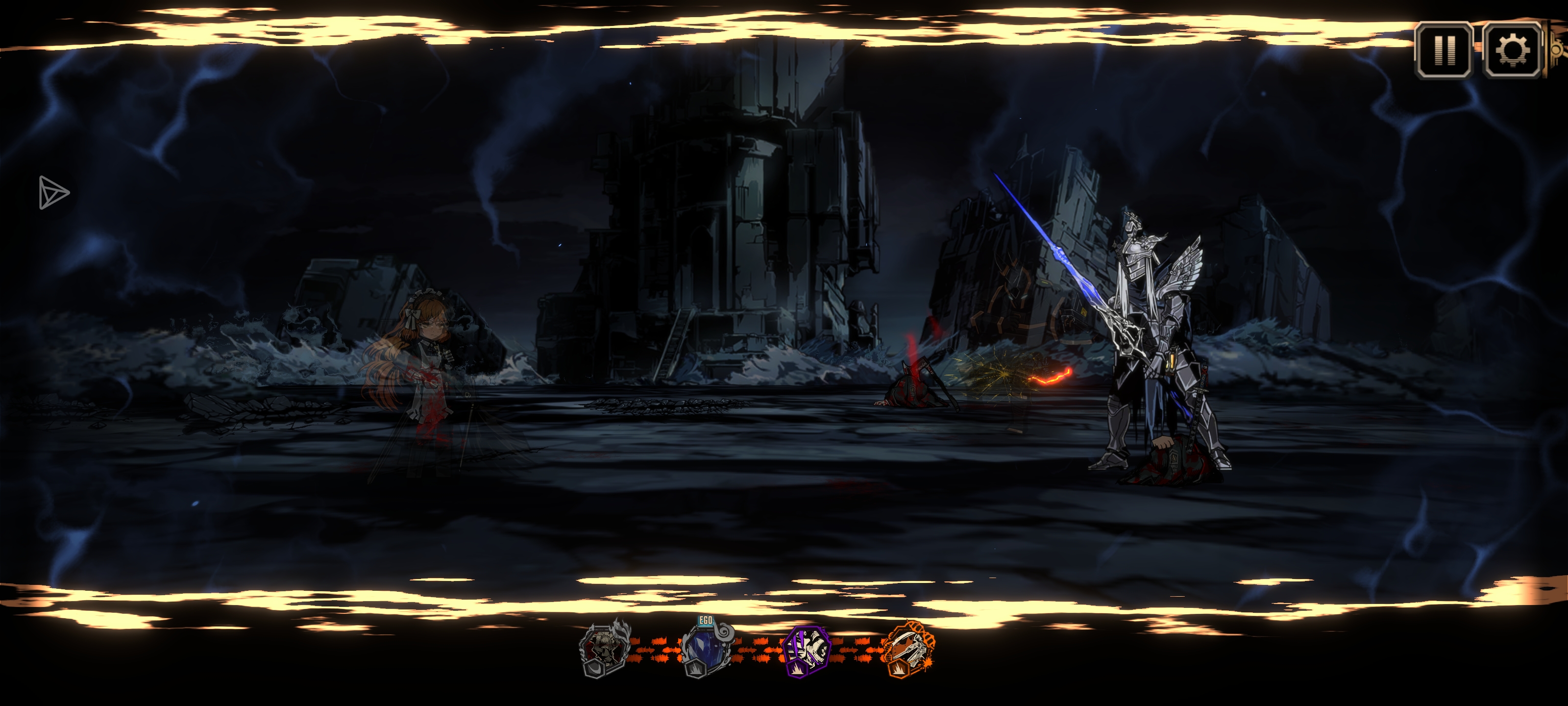Click the triangular arrow icon at left edge
This screenshot has height=706, width=1568.
pos(53,193)
